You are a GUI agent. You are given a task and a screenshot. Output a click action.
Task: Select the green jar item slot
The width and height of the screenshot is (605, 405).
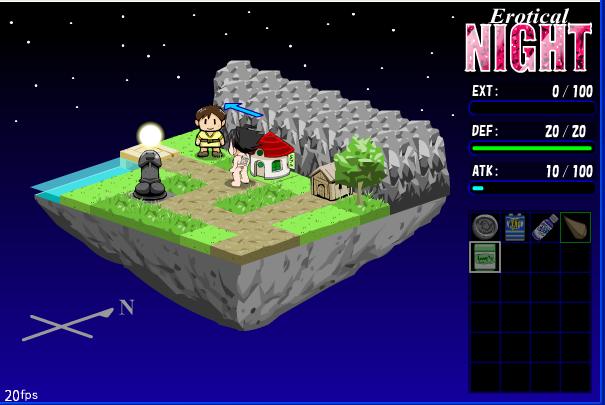click(485, 257)
